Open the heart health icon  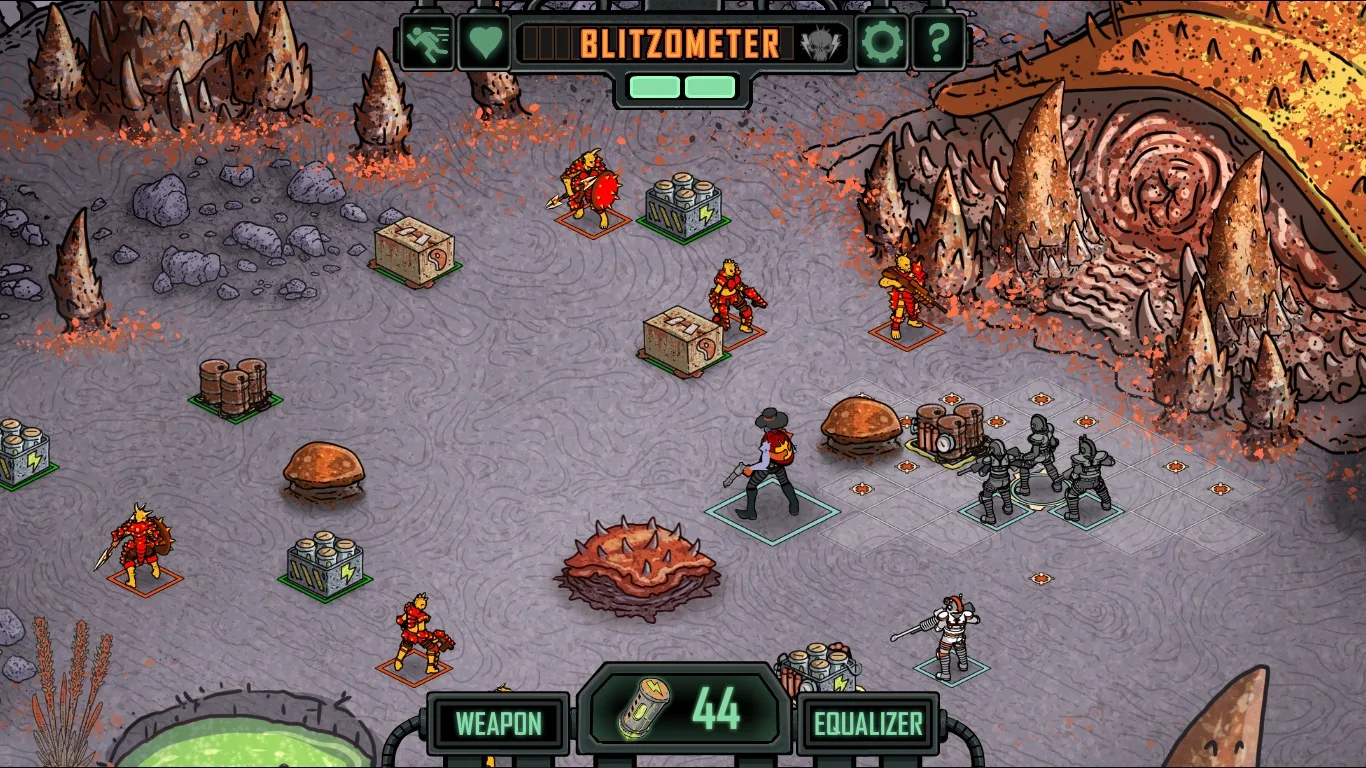(x=484, y=43)
